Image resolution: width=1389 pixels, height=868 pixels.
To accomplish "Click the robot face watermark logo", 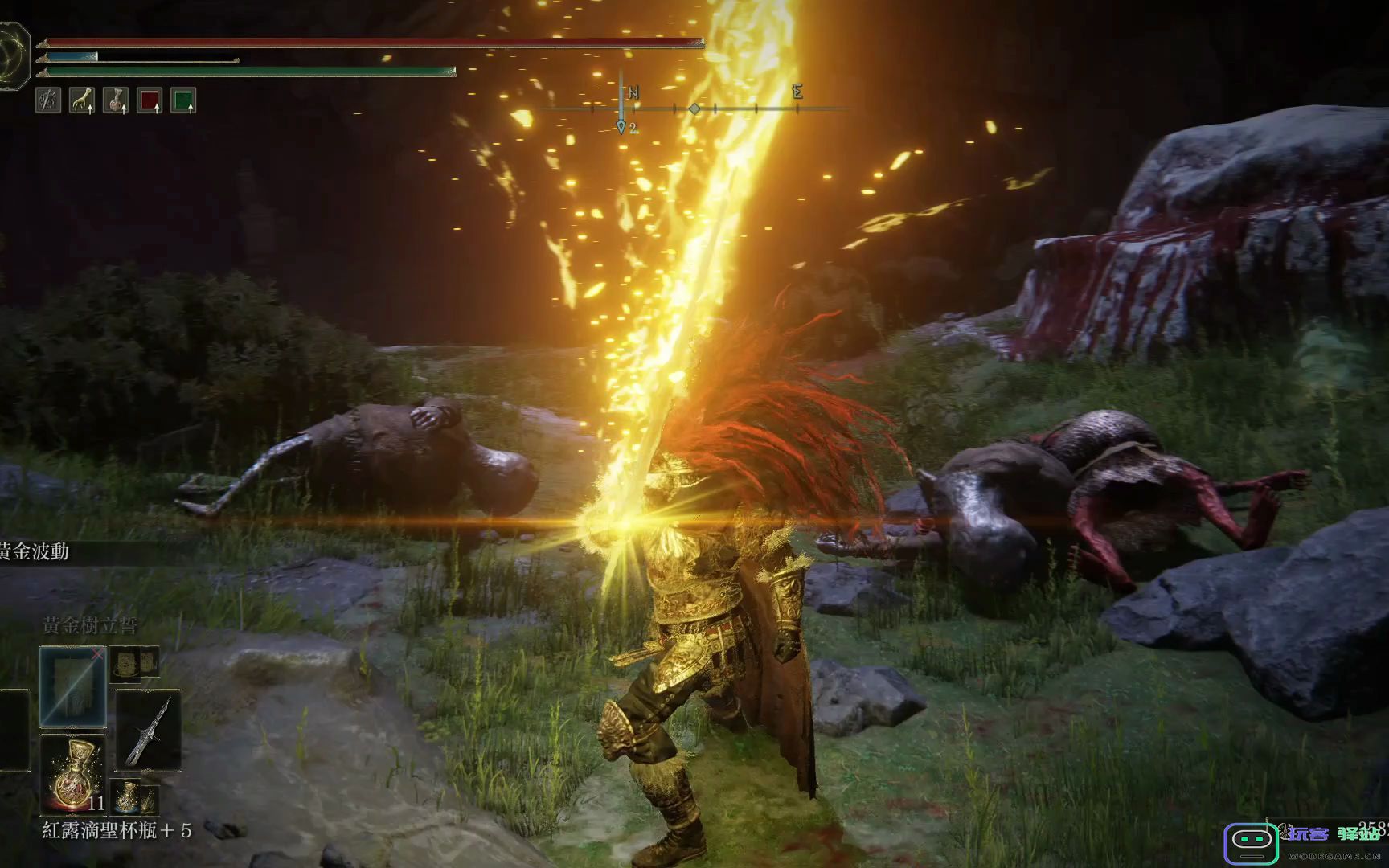I will (1251, 843).
